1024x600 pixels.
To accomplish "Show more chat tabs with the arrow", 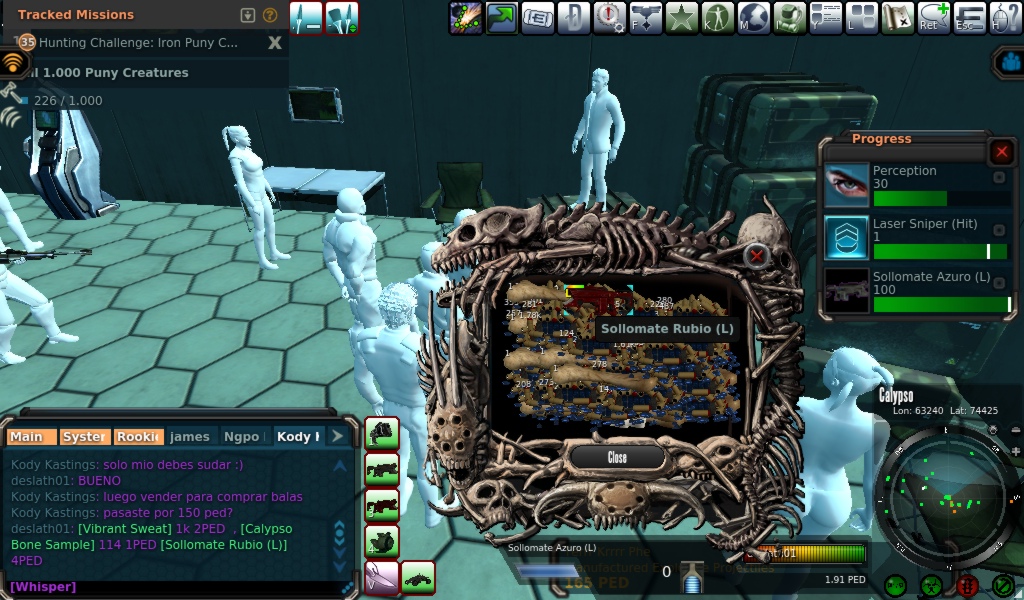I will point(338,437).
